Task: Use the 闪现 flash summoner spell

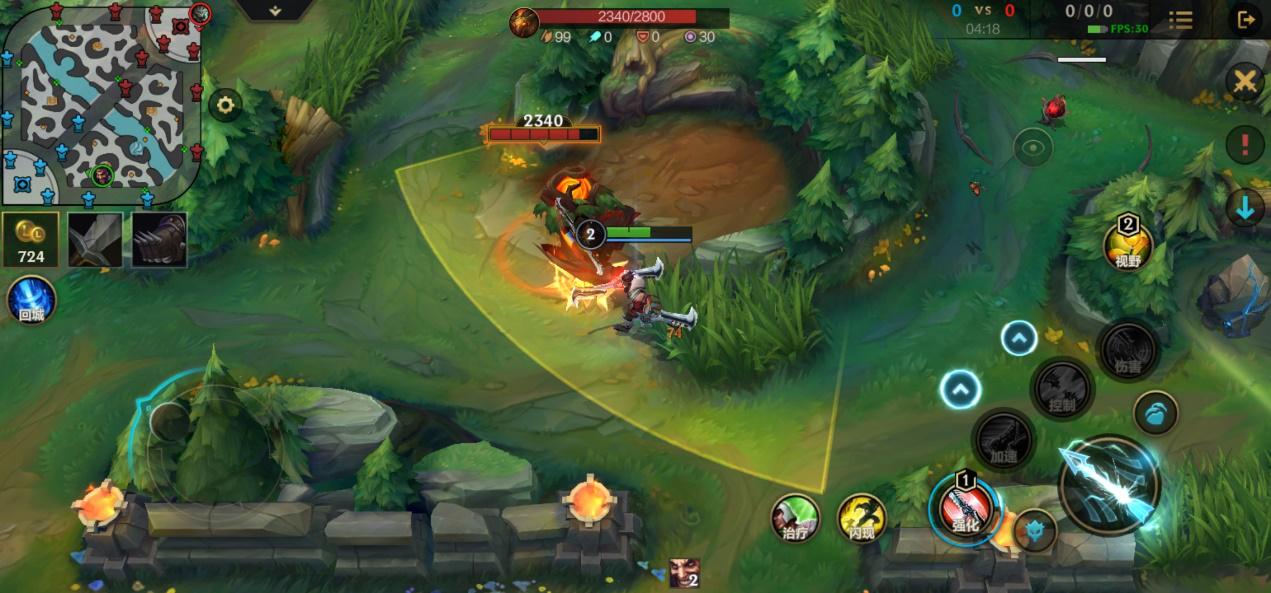Action: point(861,518)
